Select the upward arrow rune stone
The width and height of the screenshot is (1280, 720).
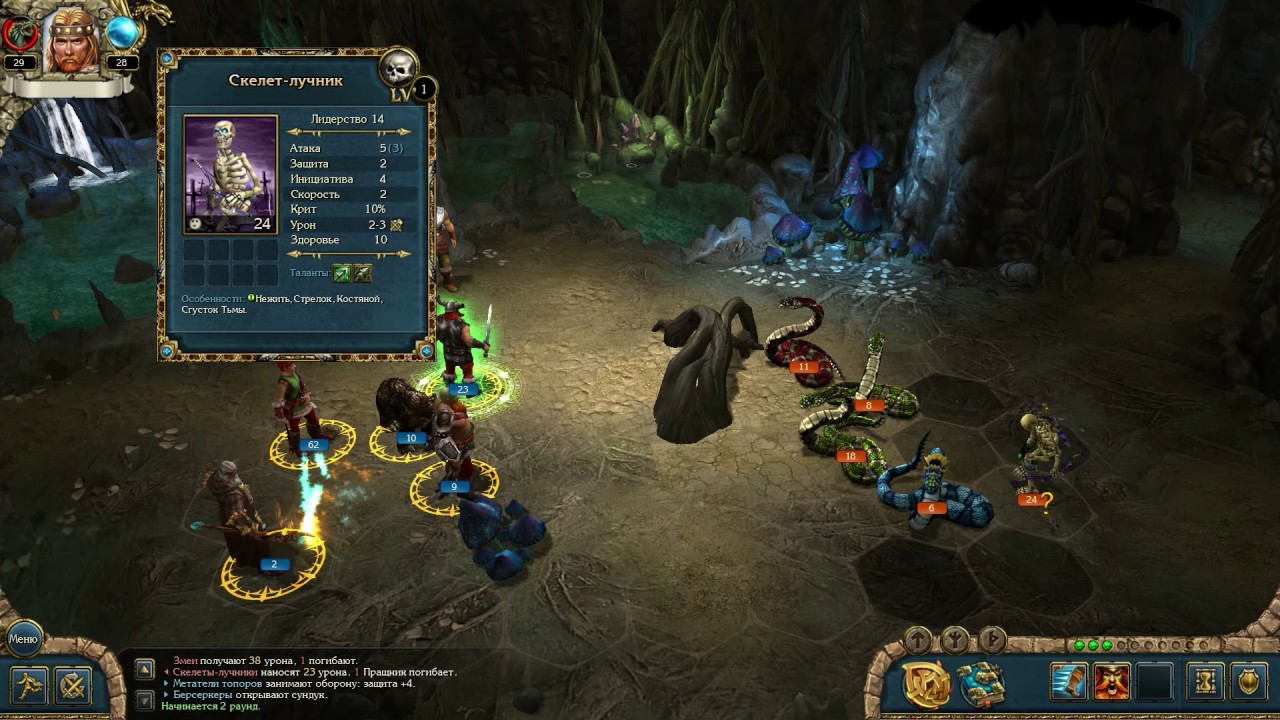pyautogui.click(x=917, y=639)
